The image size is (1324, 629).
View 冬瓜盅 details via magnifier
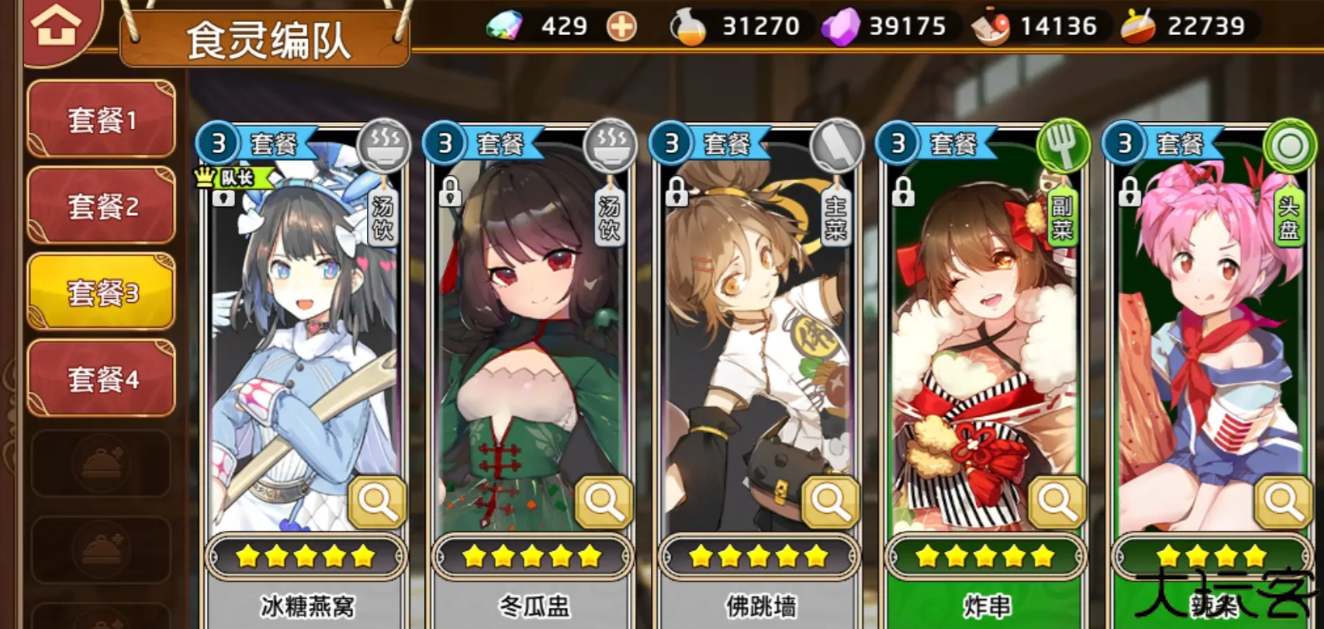(605, 502)
